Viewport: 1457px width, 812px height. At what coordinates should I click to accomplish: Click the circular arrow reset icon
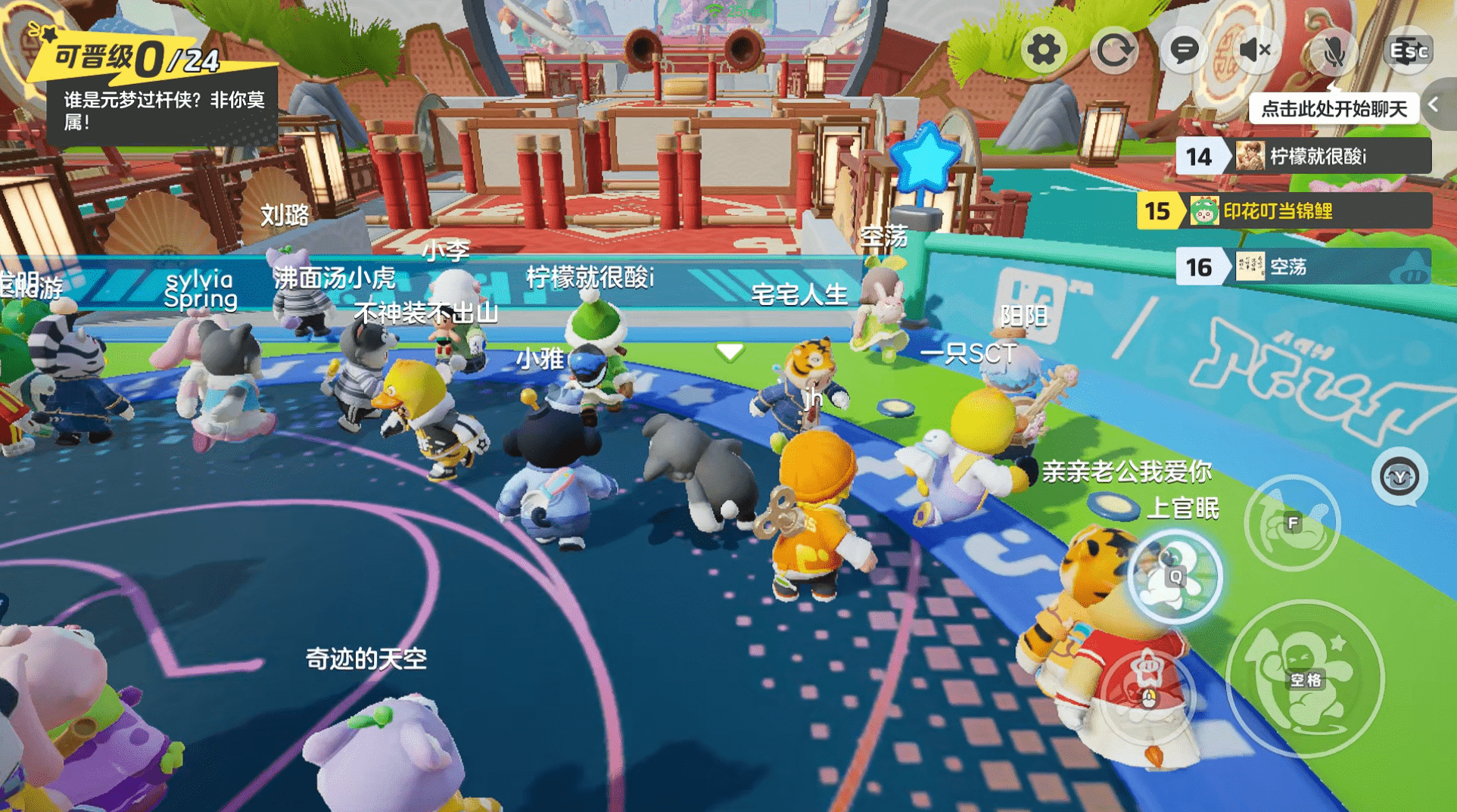coord(1113,51)
